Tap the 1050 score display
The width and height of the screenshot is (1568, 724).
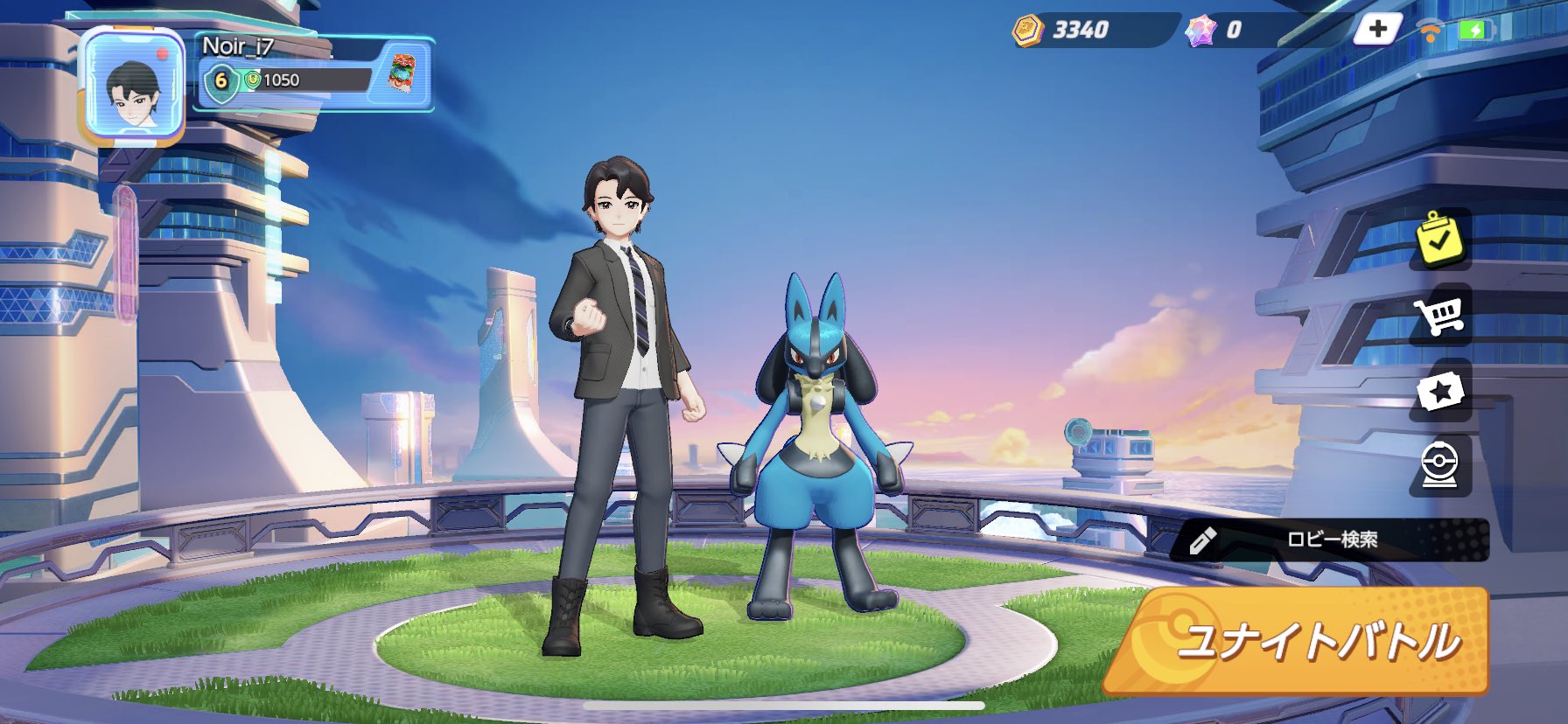(282, 83)
